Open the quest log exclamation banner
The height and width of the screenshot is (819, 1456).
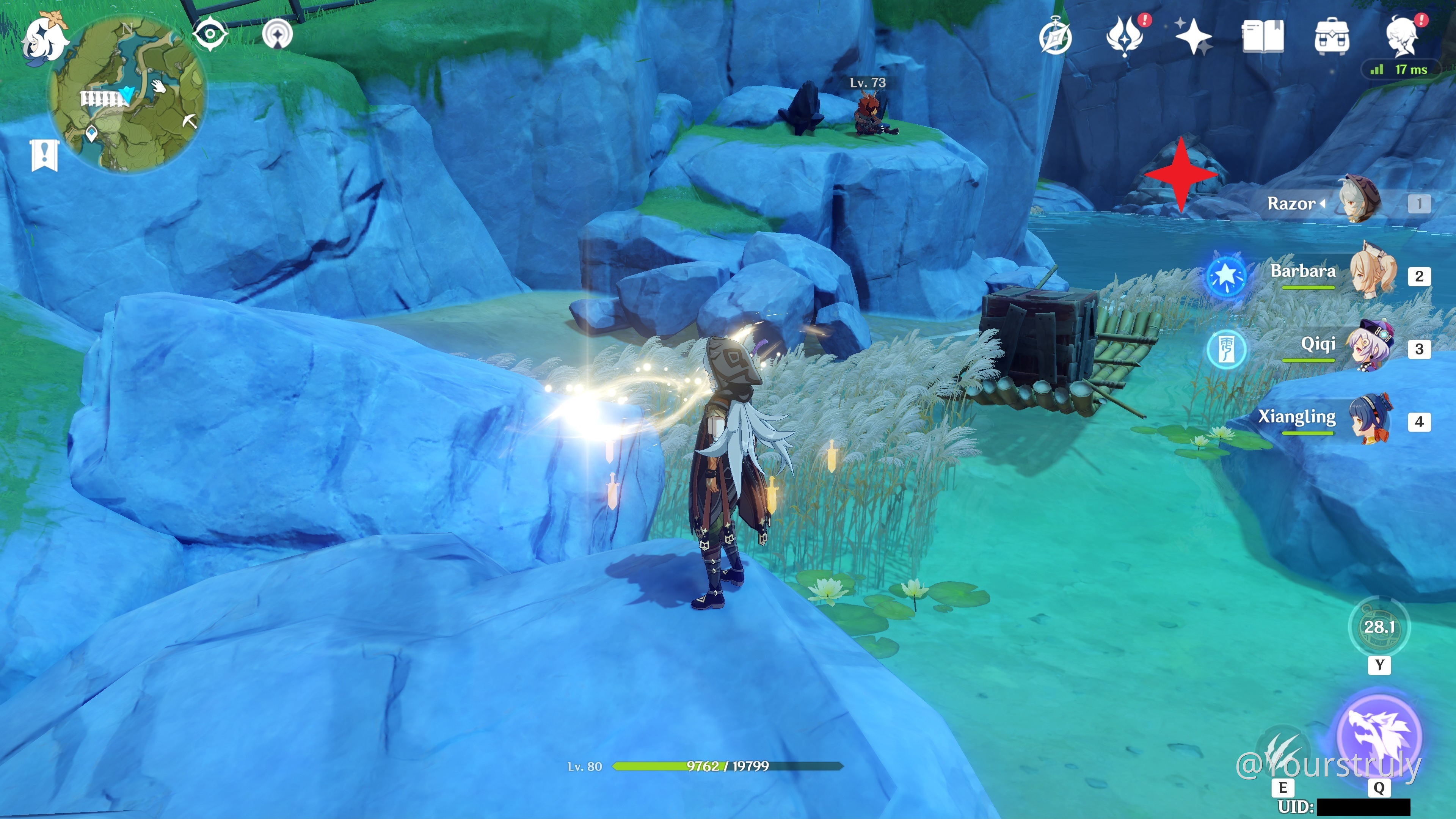[x=45, y=154]
